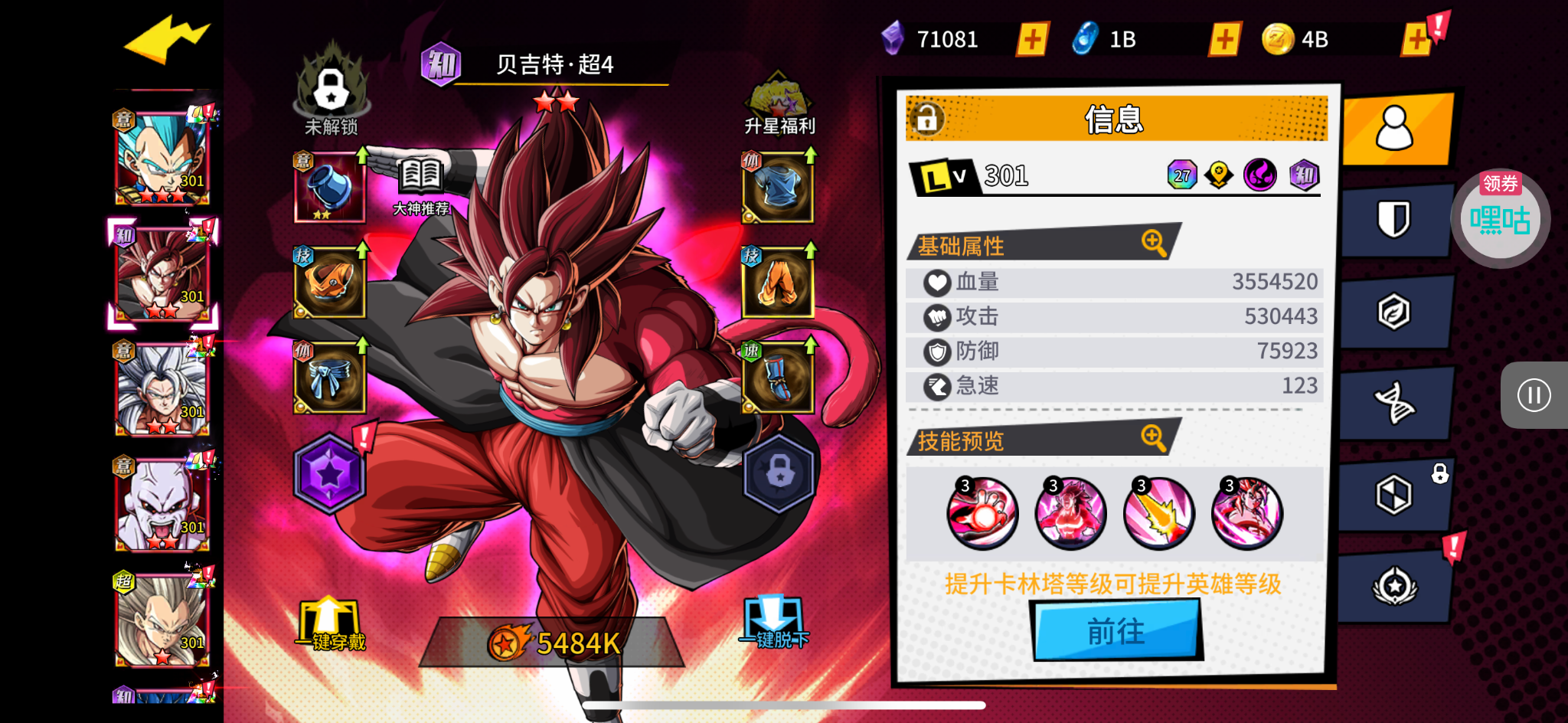Screen dimensions: 1568x723
Task: Click the pause overlay button
Action: pyautogui.click(x=1534, y=395)
